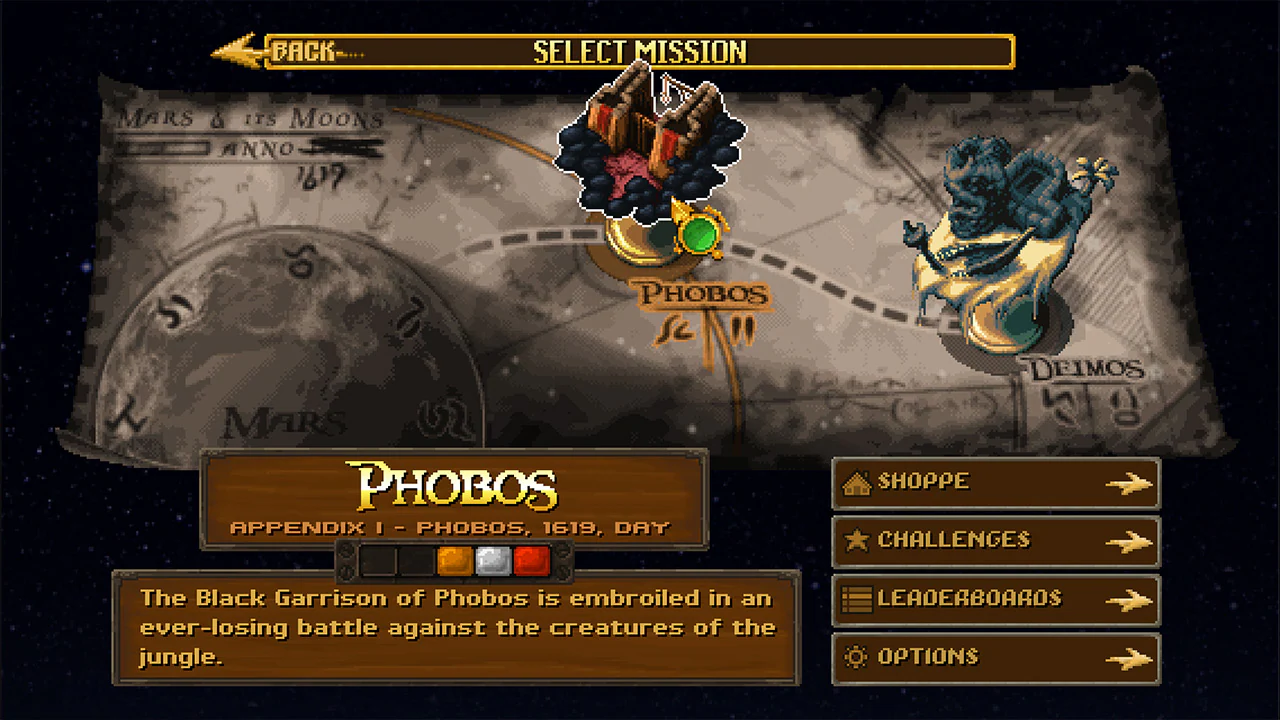Click the gear icon beside Options
The image size is (1280, 720).
point(856,657)
